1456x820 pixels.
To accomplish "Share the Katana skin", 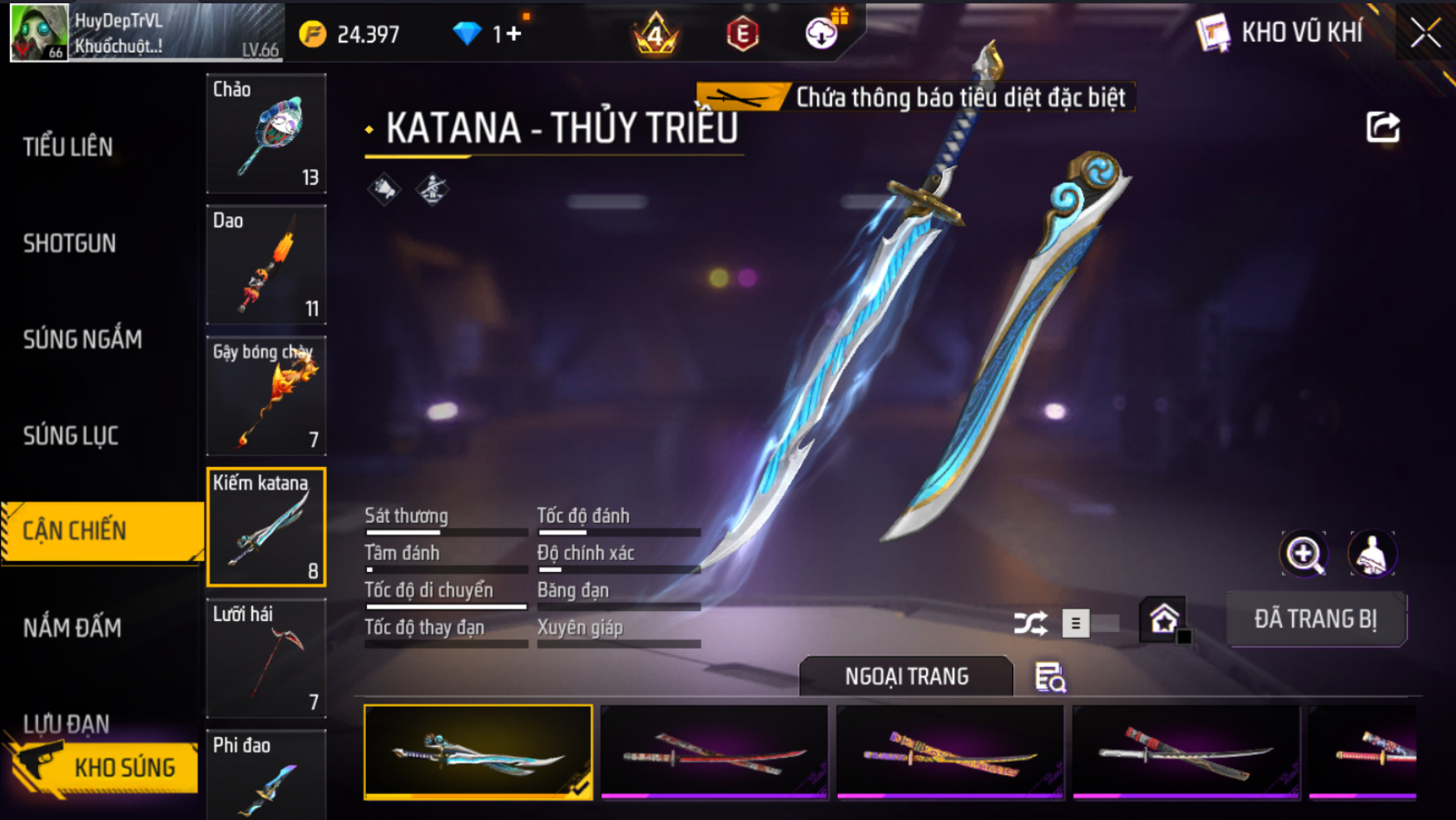I will pyautogui.click(x=1383, y=127).
